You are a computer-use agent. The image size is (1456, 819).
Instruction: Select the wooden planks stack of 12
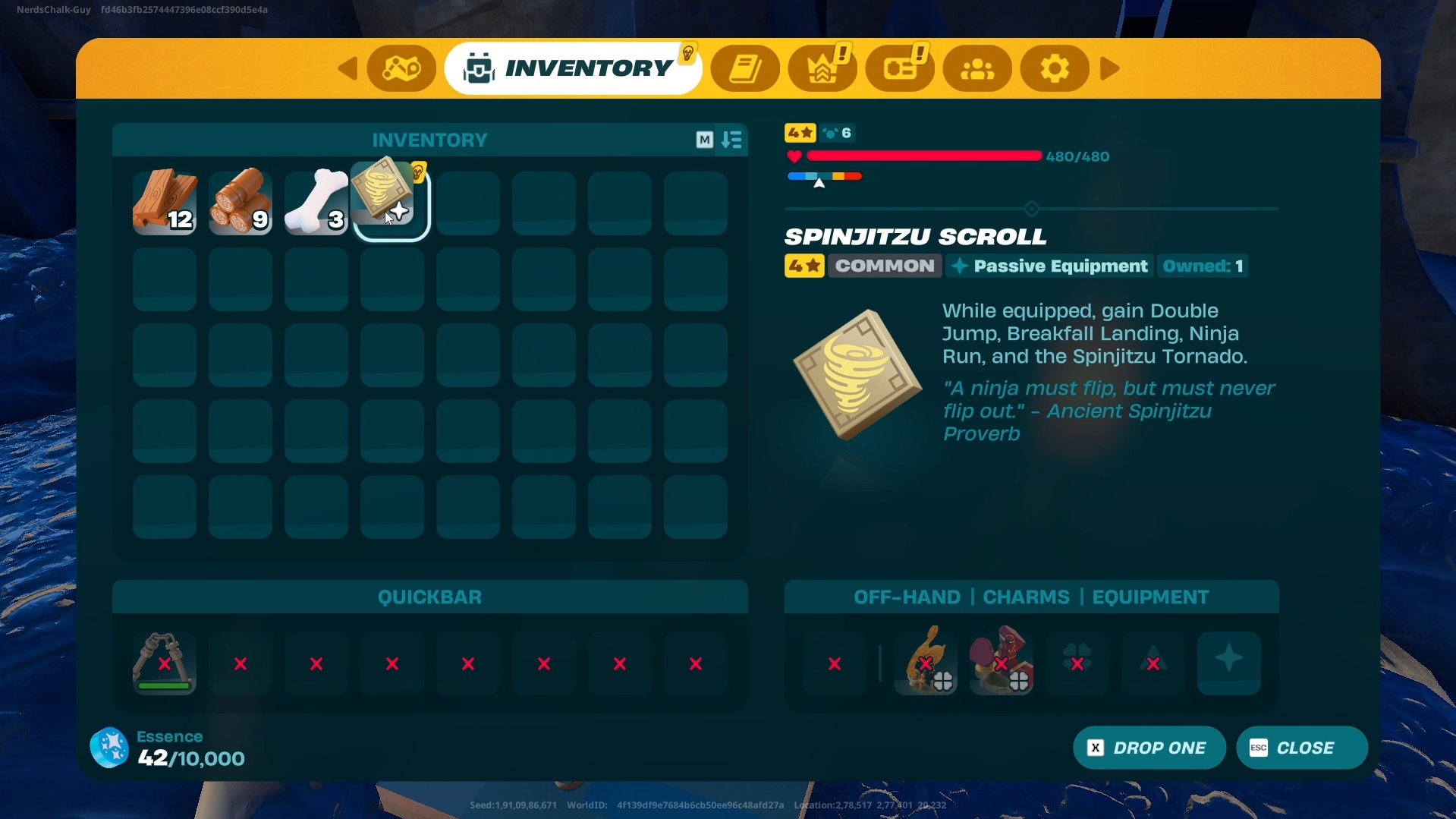(164, 201)
